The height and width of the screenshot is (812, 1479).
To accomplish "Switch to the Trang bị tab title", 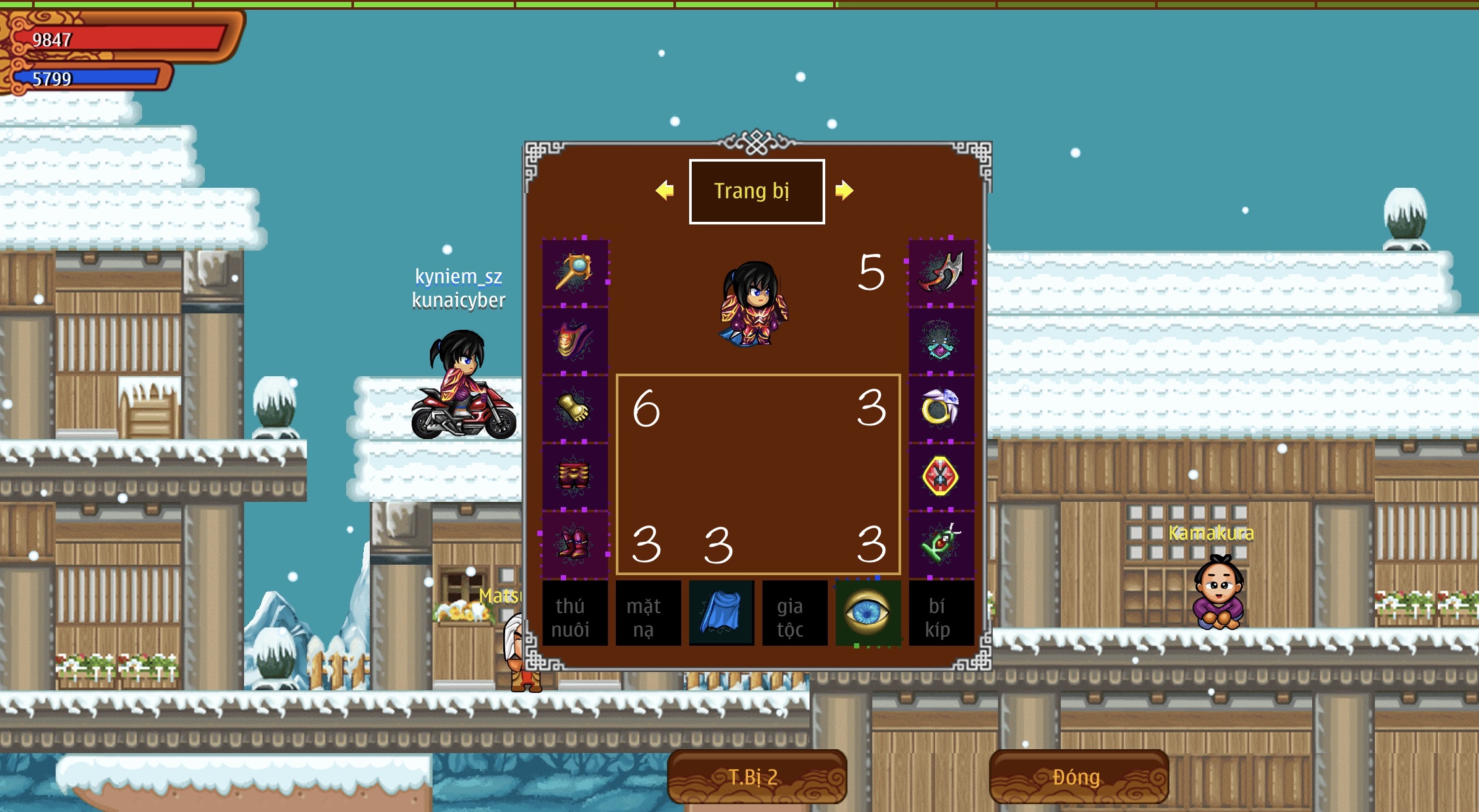I will click(x=756, y=190).
